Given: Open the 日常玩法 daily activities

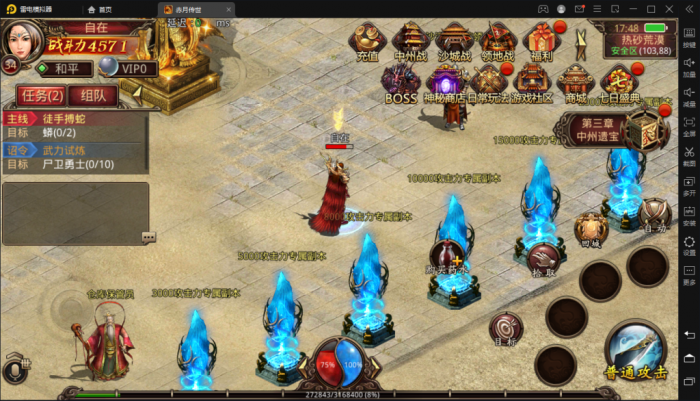Looking at the screenshot, I should [x=487, y=84].
